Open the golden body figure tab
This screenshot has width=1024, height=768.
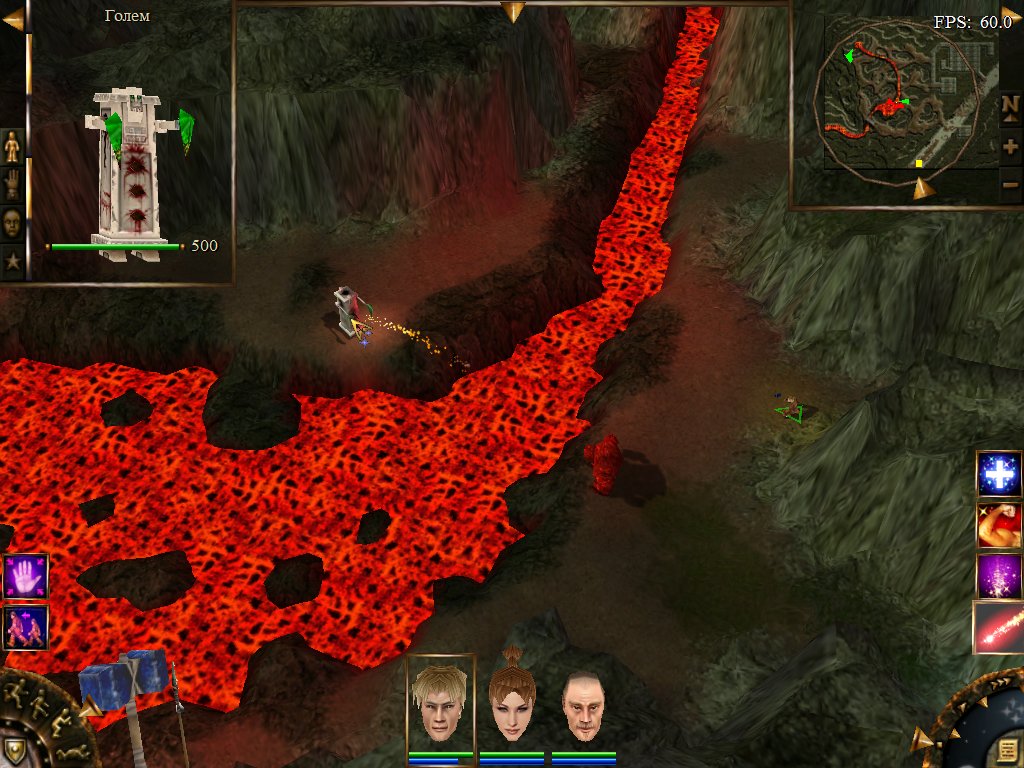[x=12, y=146]
